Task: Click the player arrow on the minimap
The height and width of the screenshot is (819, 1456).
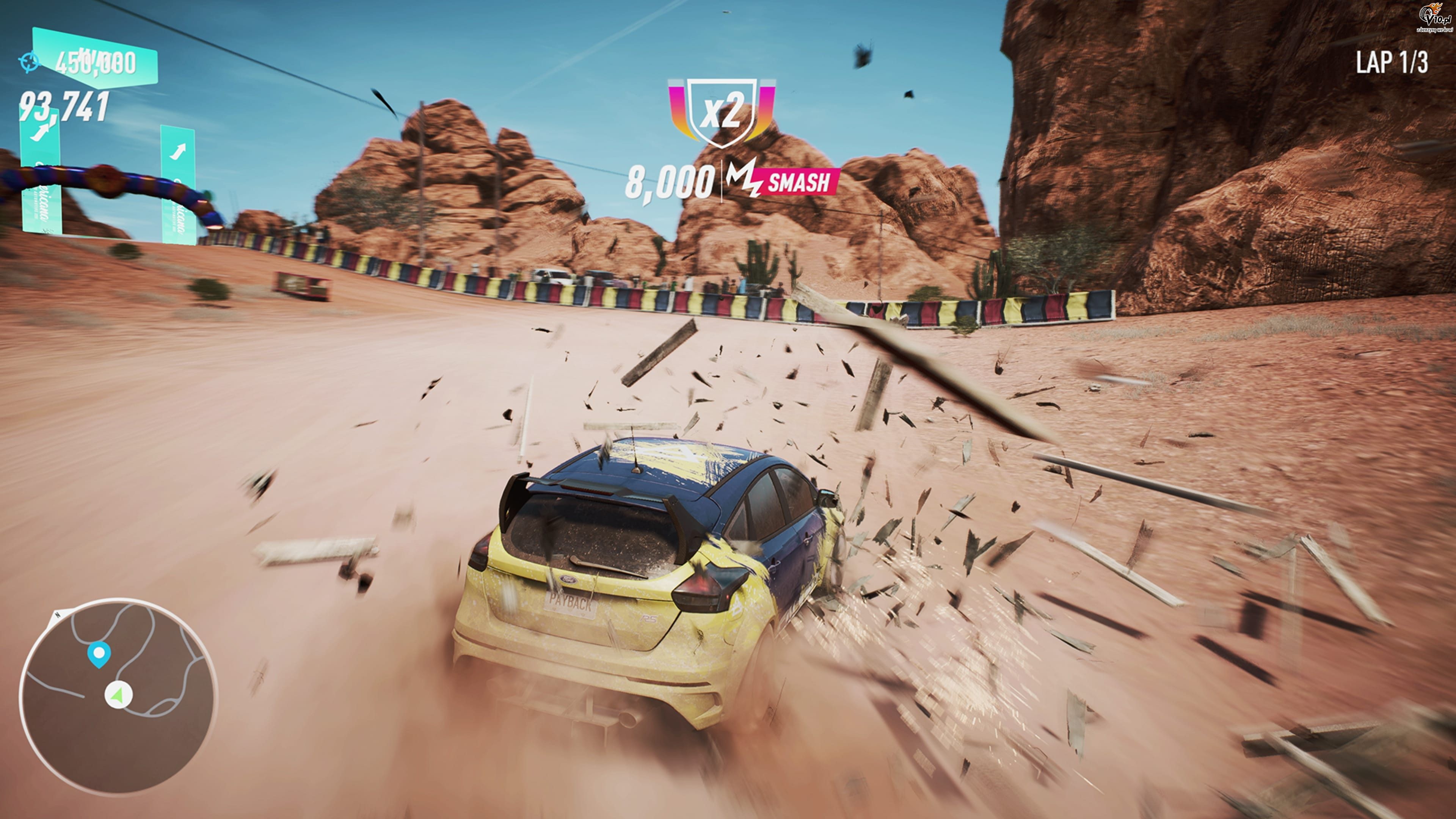Action: [x=118, y=695]
